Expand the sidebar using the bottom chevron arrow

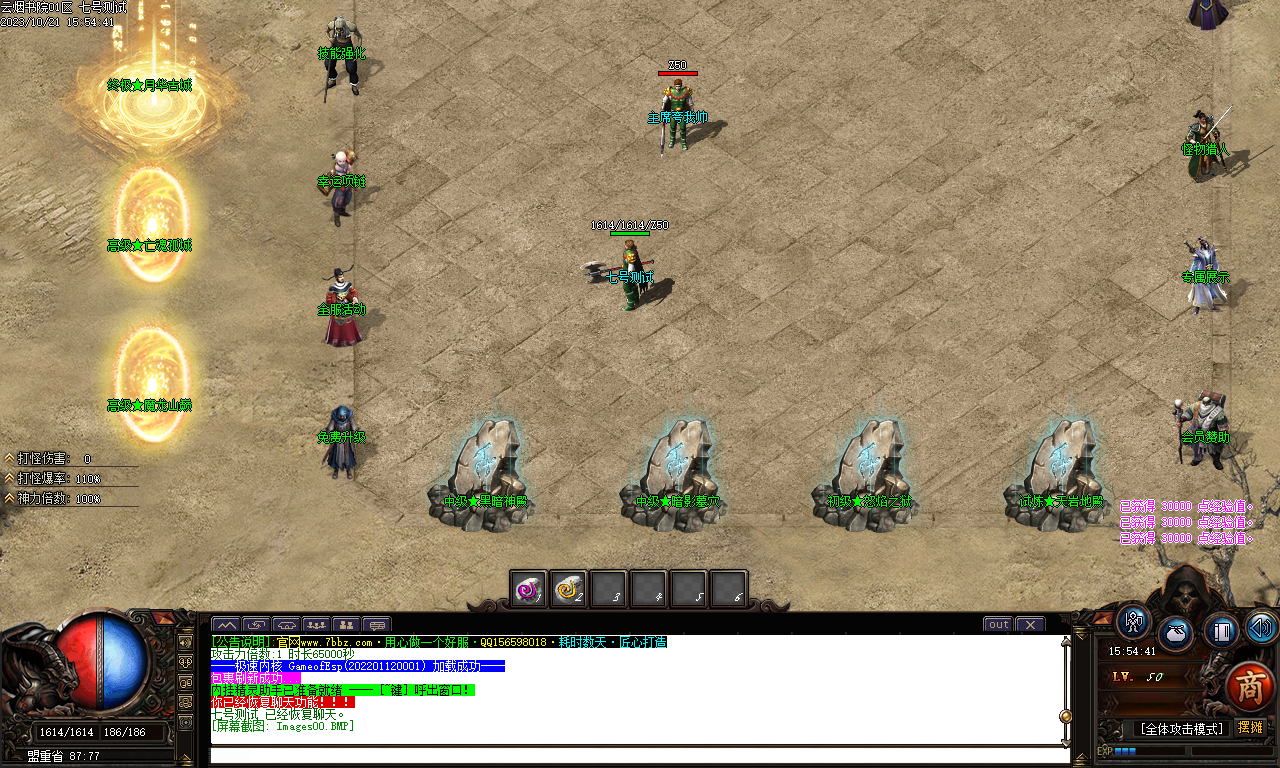[x=186, y=756]
